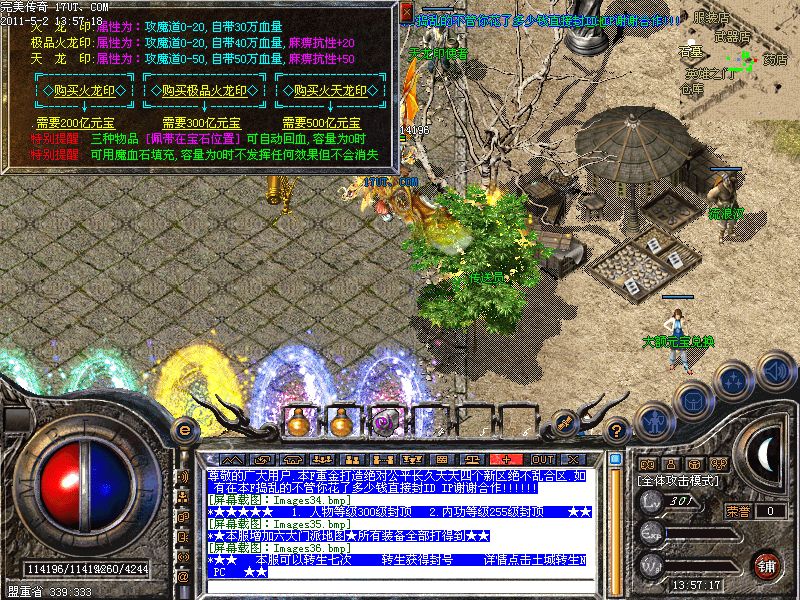Image resolution: width=800 pixels, height=600 pixels.
Task: Use the first gourd potion in belt
Action: tap(297, 423)
